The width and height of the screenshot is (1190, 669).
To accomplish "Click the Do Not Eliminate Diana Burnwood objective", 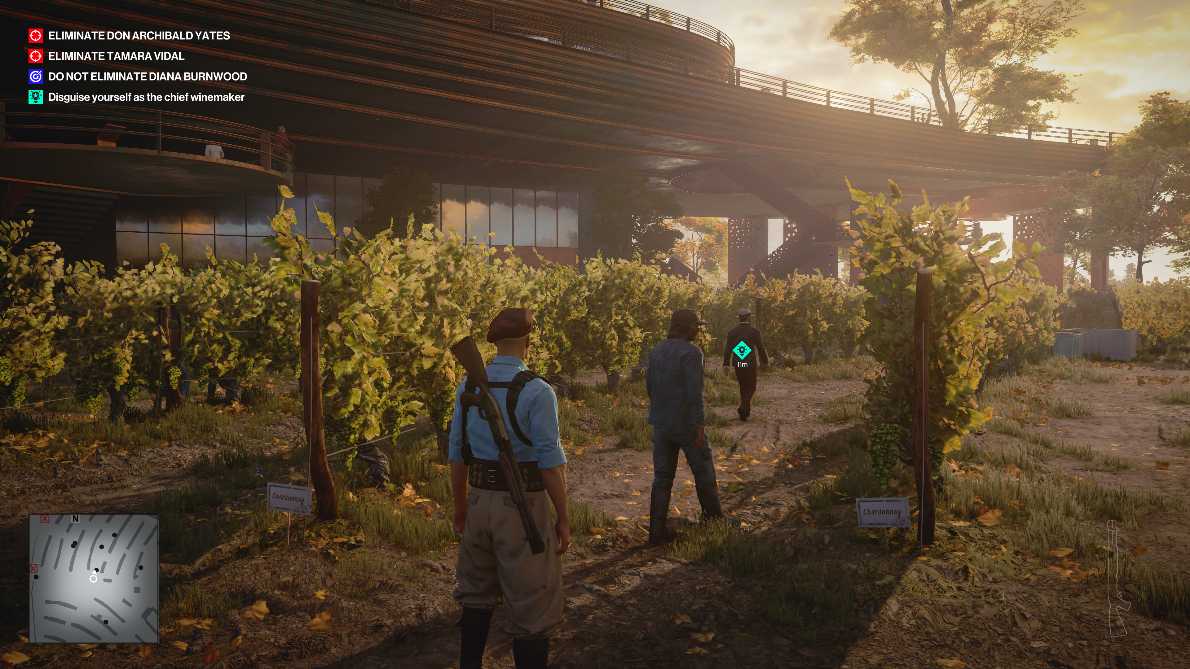I will pos(147,76).
